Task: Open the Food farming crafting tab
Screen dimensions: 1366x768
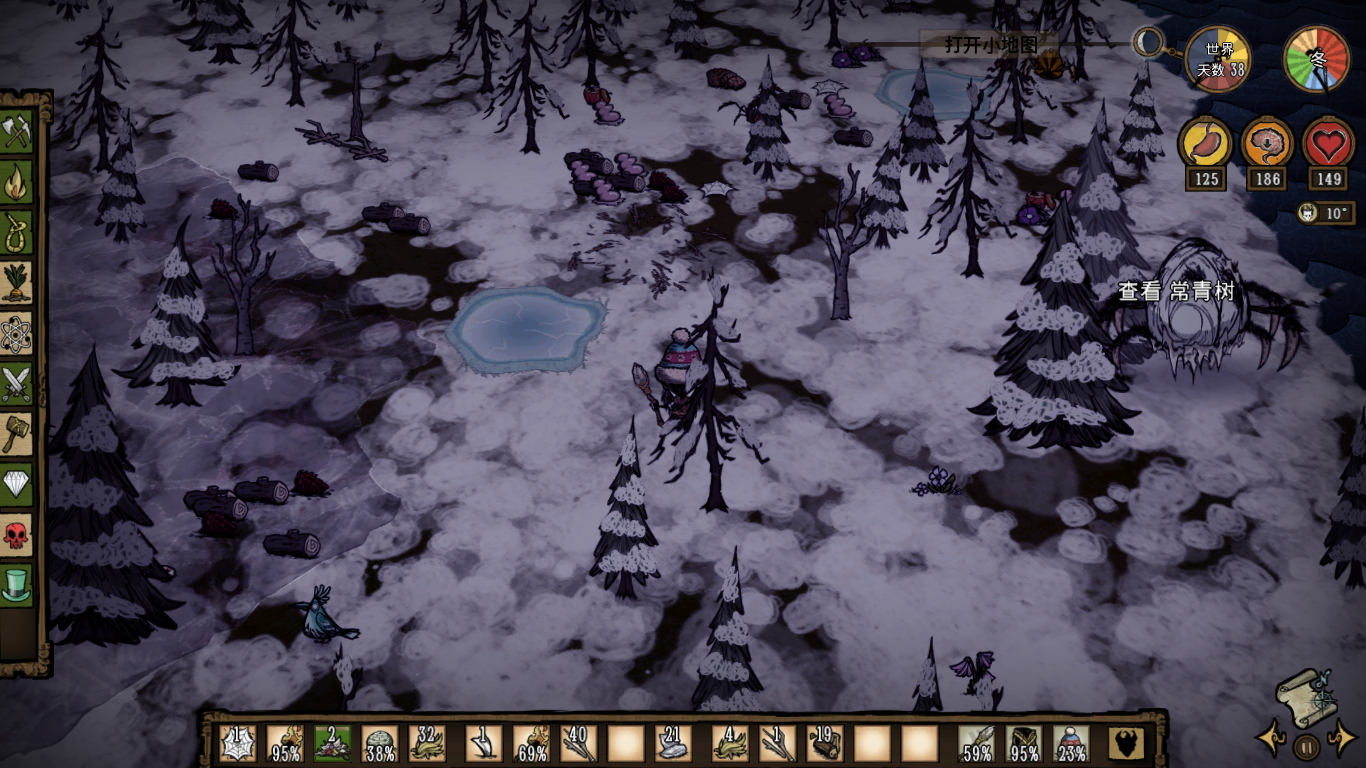Action: point(17,283)
